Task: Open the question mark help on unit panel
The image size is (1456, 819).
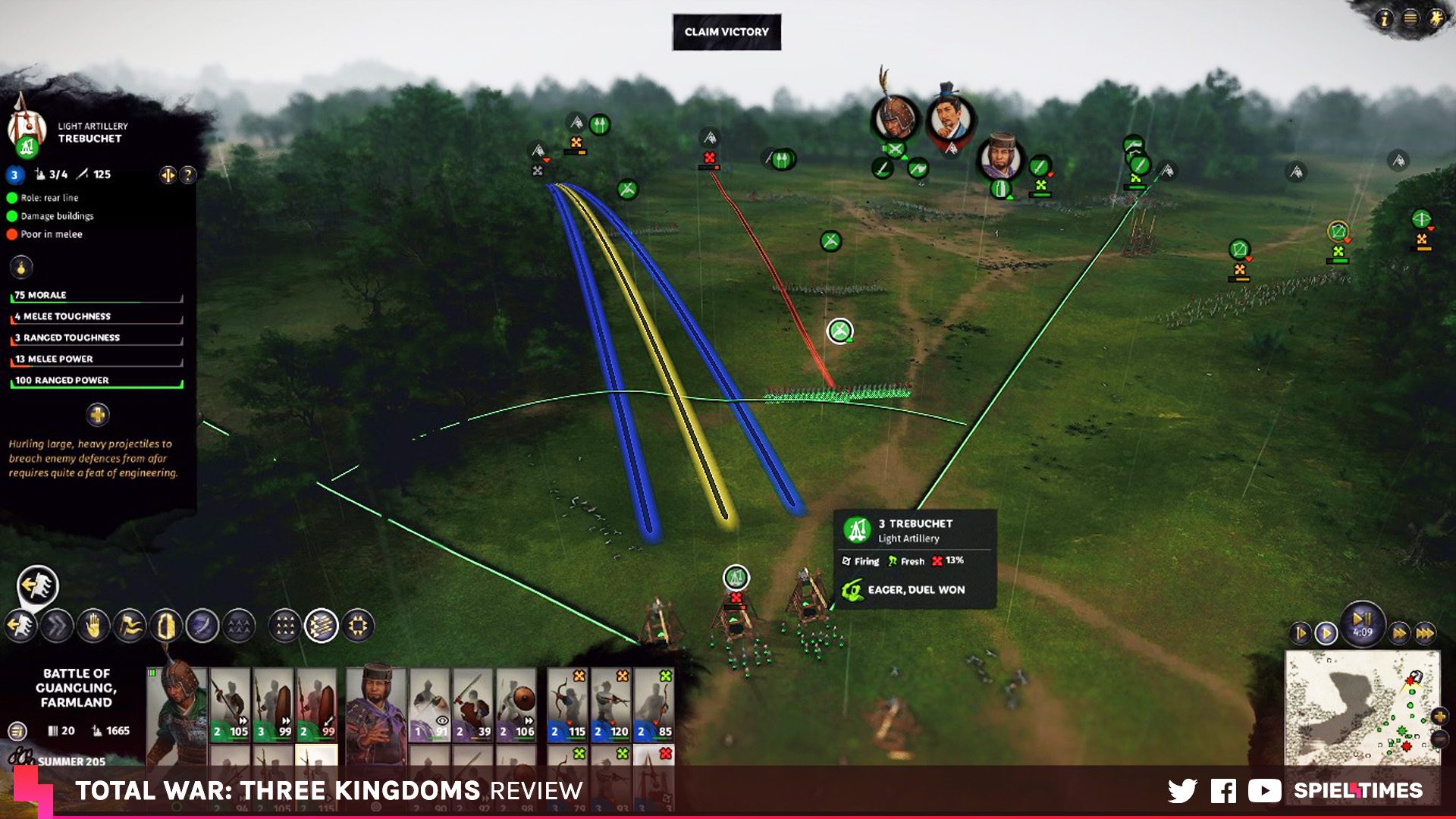Action: [x=188, y=175]
